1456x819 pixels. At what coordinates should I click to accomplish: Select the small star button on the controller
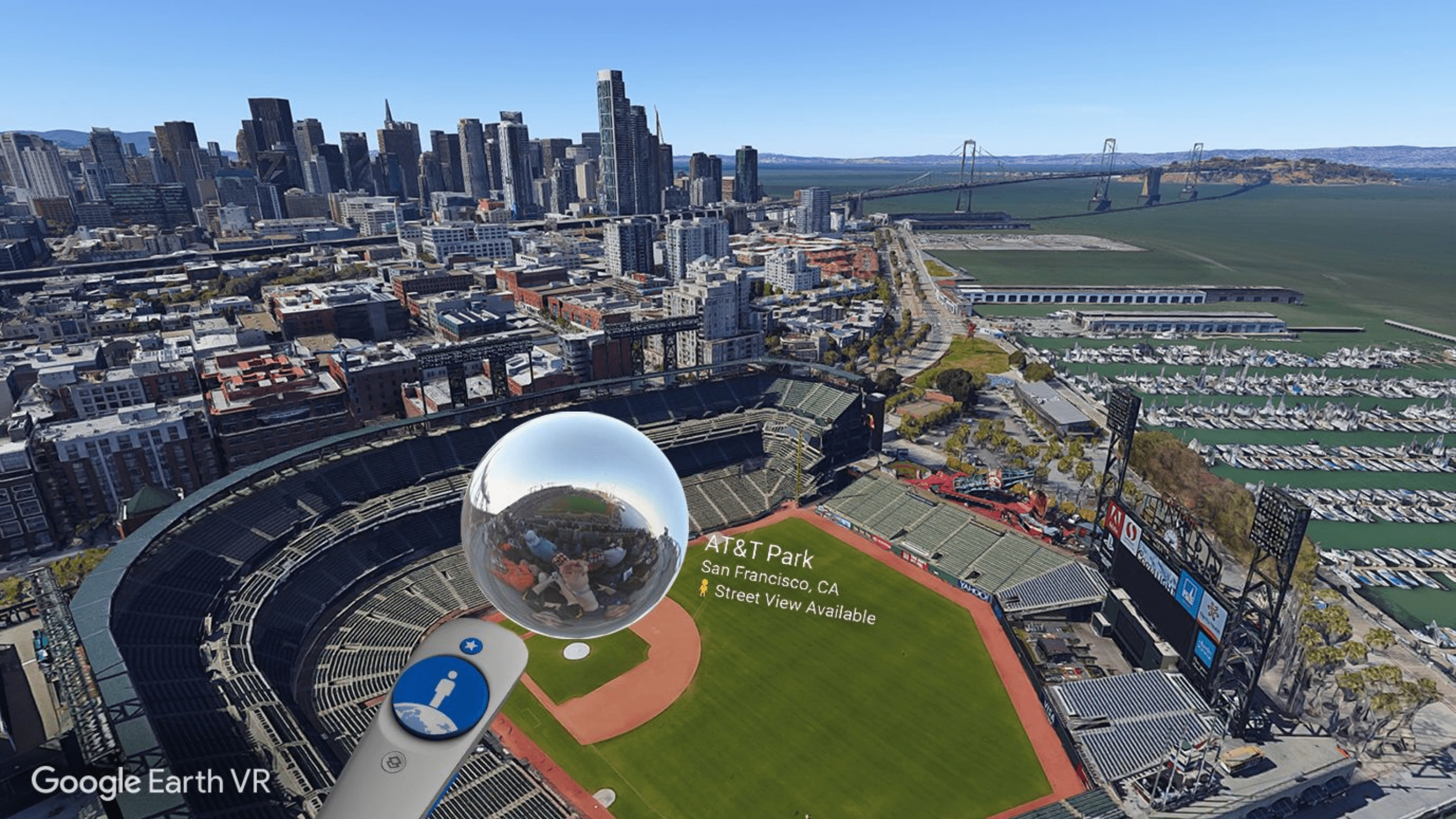pos(470,646)
